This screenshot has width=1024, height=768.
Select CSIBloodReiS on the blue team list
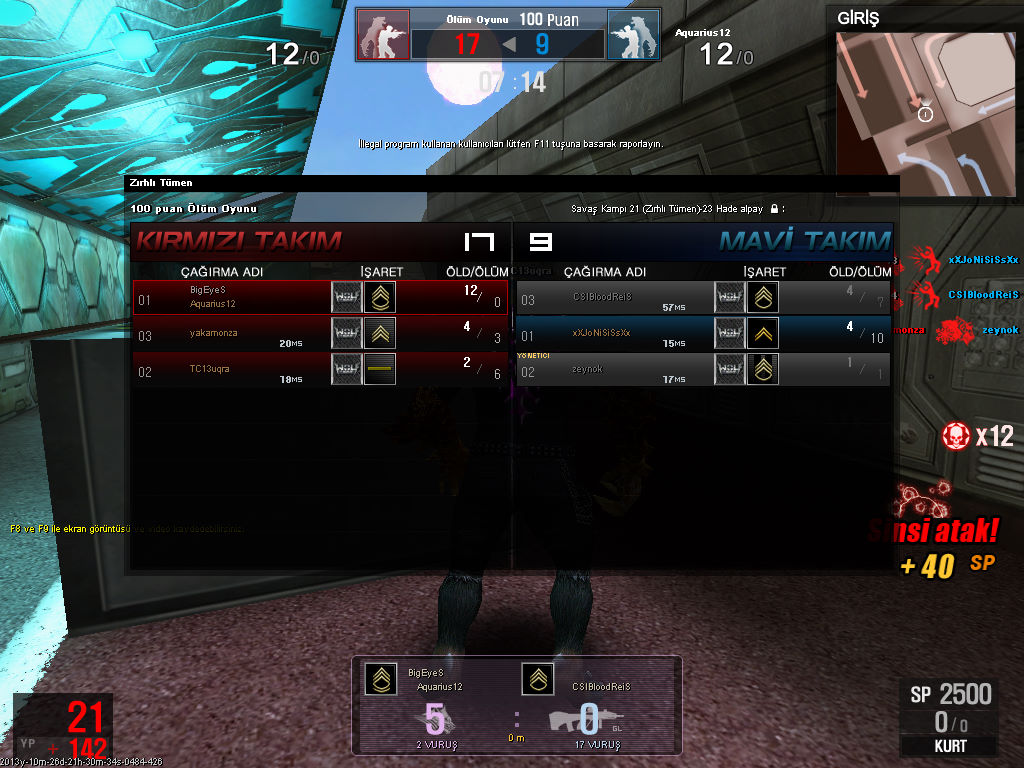(703, 297)
